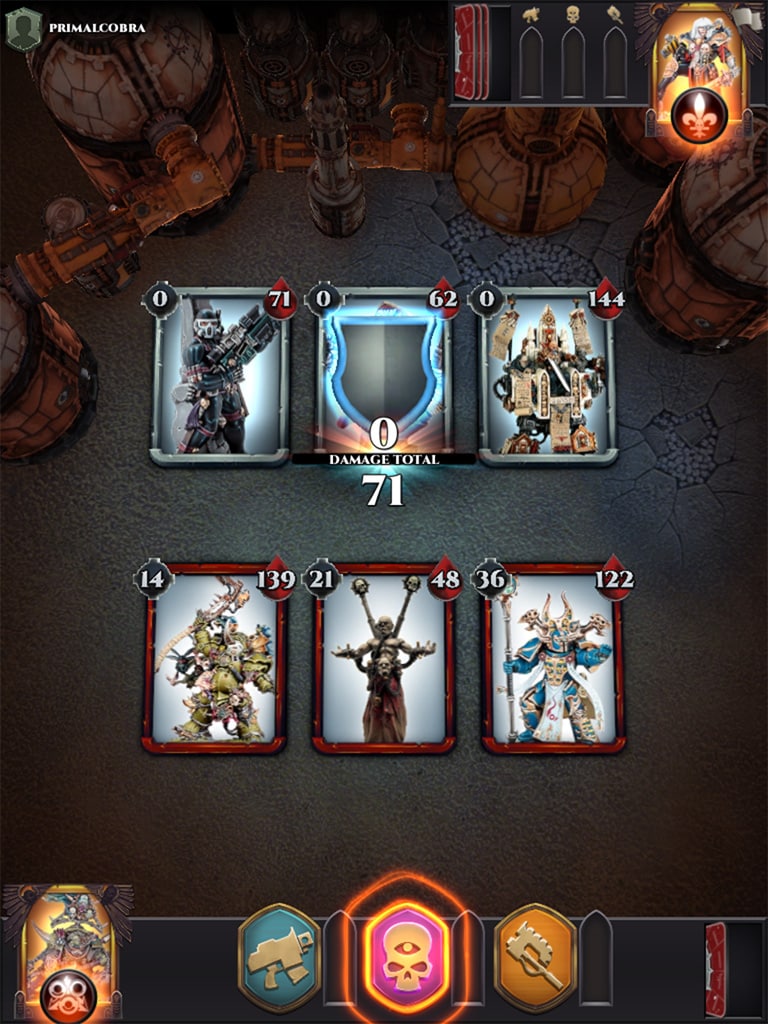Select the blue sorcerer card with 122 health
The image size is (768, 1024).
point(553,658)
